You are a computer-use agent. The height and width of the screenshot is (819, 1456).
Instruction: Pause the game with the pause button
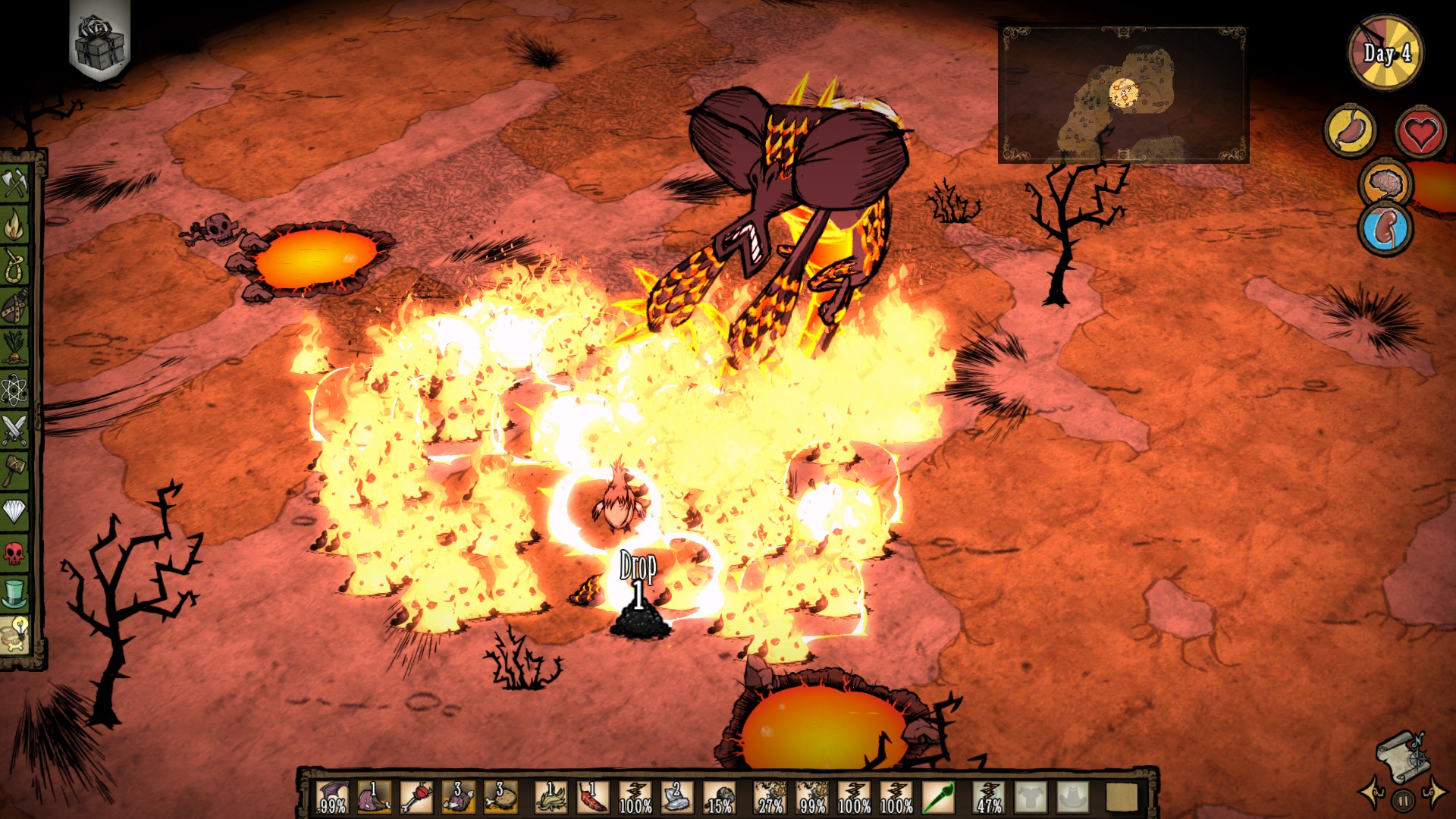pyautogui.click(x=1403, y=799)
